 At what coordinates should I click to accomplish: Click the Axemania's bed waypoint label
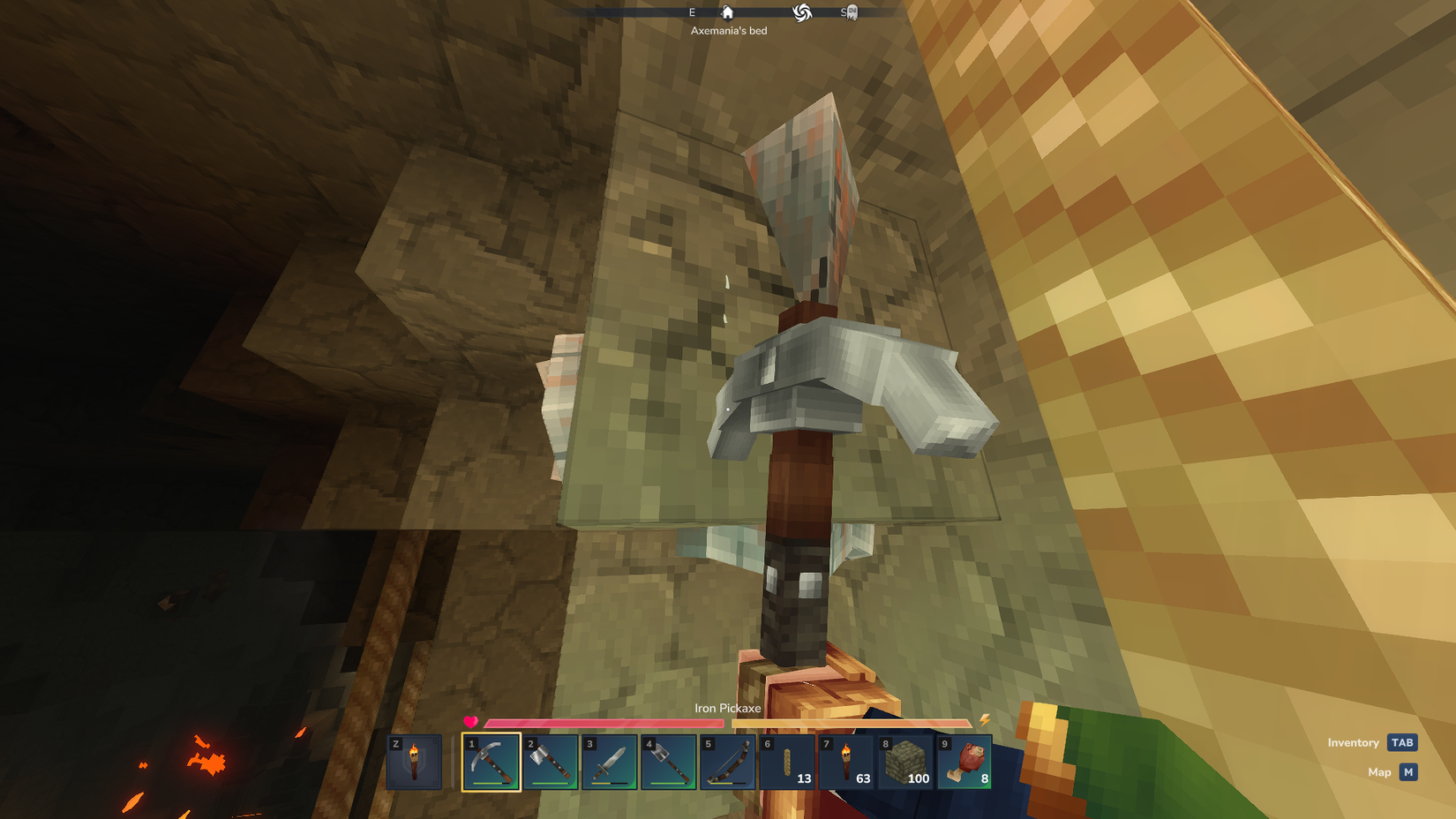pyautogui.click(x=729, y=30)
